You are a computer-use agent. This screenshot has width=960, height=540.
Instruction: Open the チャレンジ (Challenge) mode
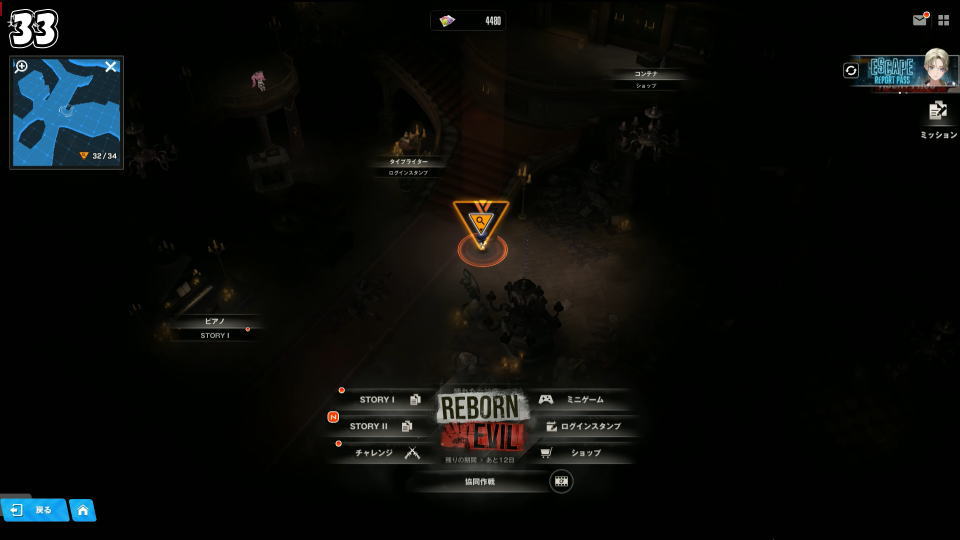[x=384, y=453]
